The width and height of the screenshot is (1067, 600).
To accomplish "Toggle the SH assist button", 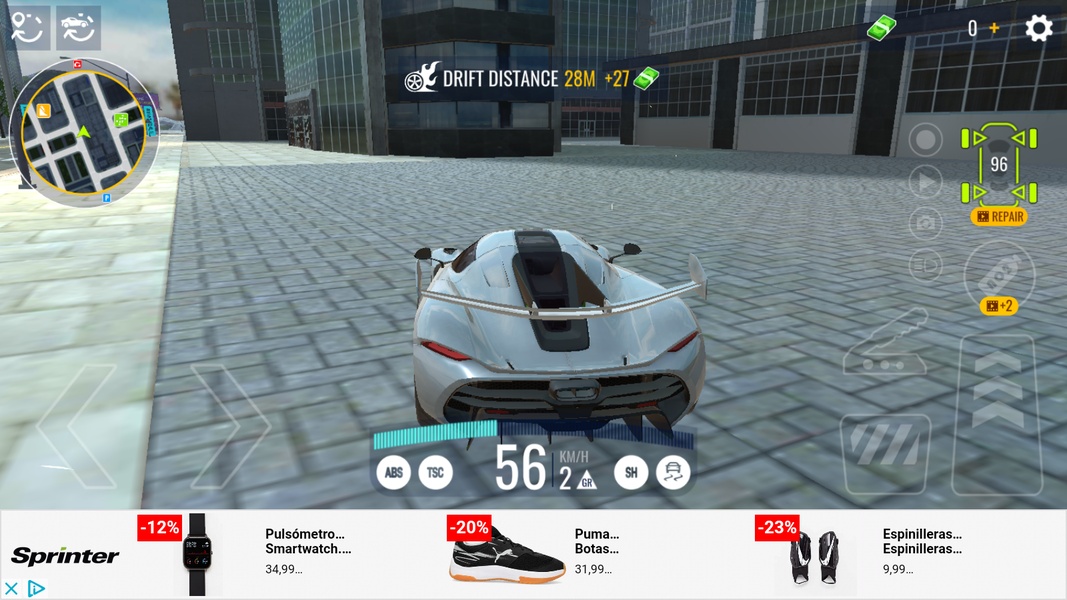I will coord(631,472).
